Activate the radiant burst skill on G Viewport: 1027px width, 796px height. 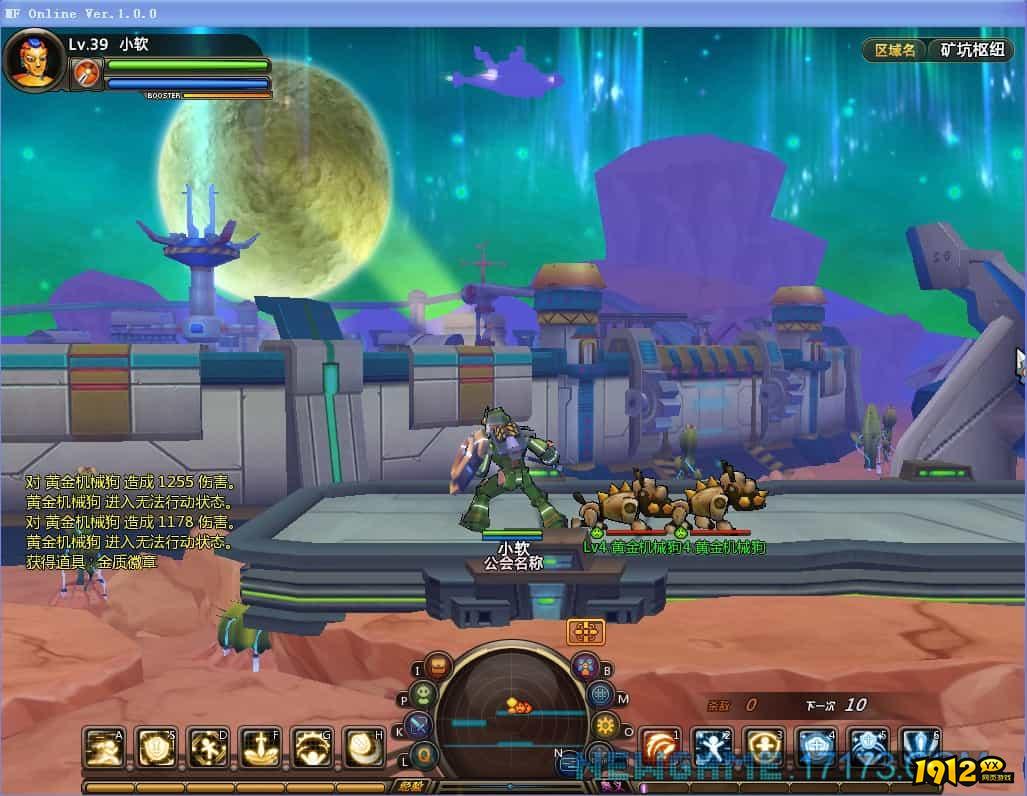312,747
